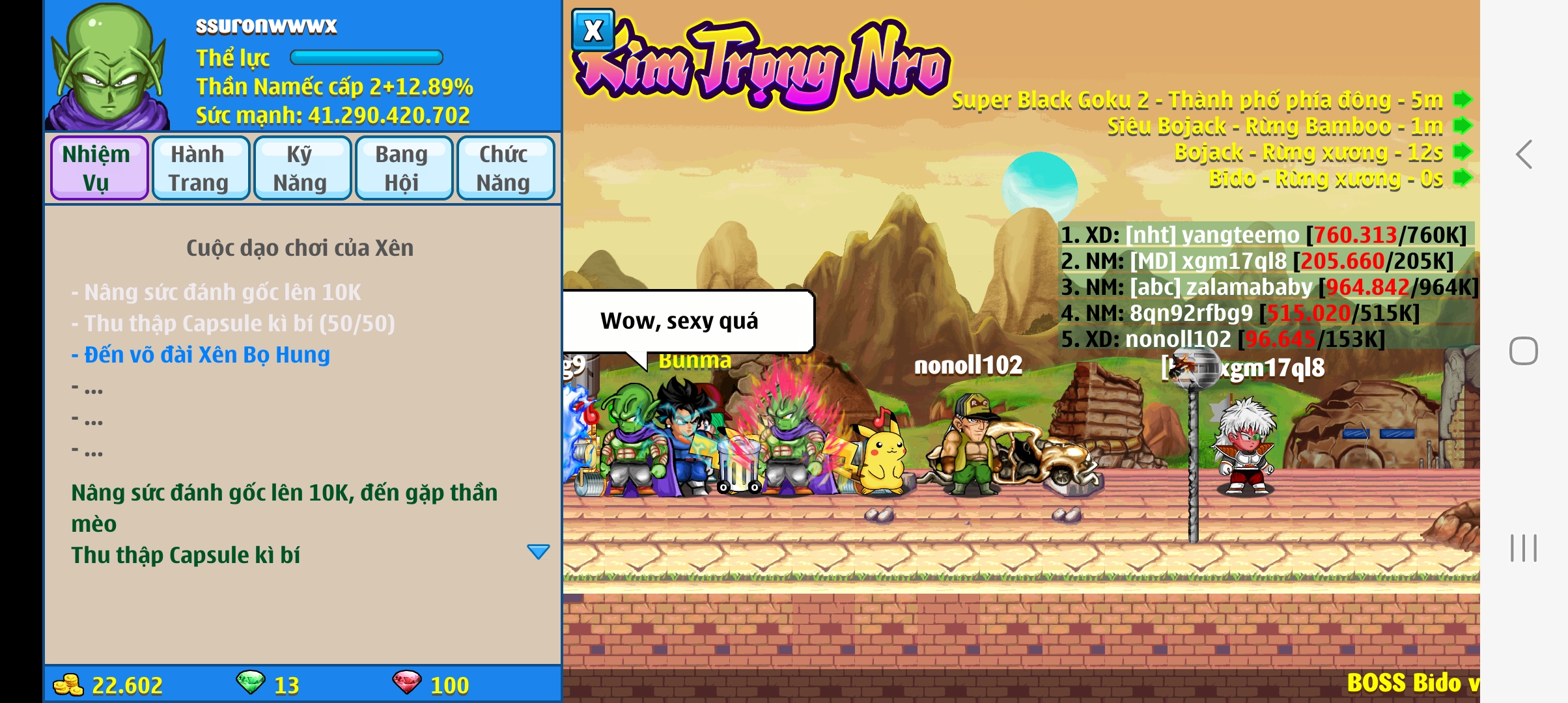This screenshot has width=1568, height=703.
Task: Track the Bido boss at Rừng xương
Action: point(1463,178)
